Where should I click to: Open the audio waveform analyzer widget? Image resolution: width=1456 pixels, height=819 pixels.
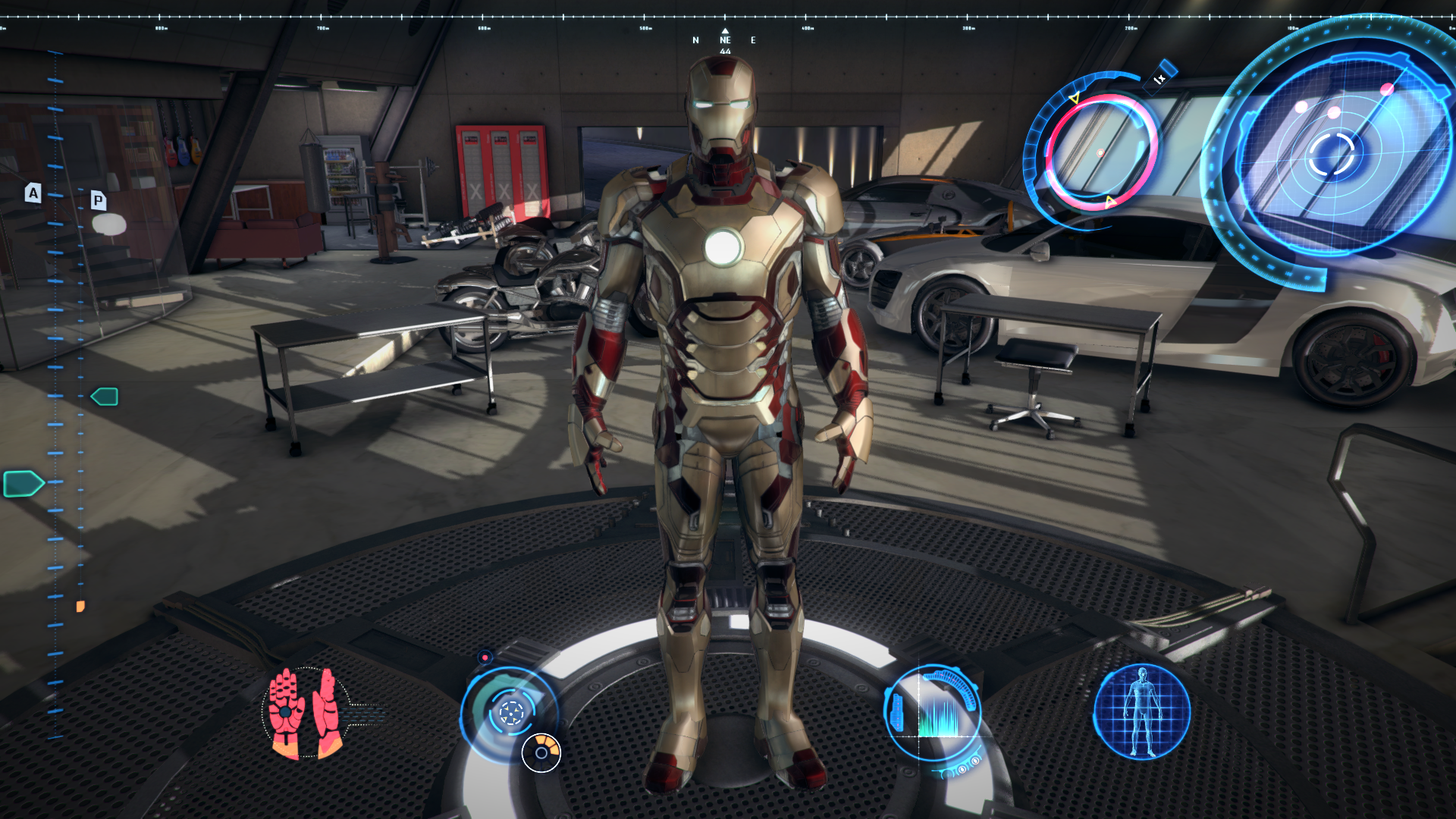(x=934, y=713)
